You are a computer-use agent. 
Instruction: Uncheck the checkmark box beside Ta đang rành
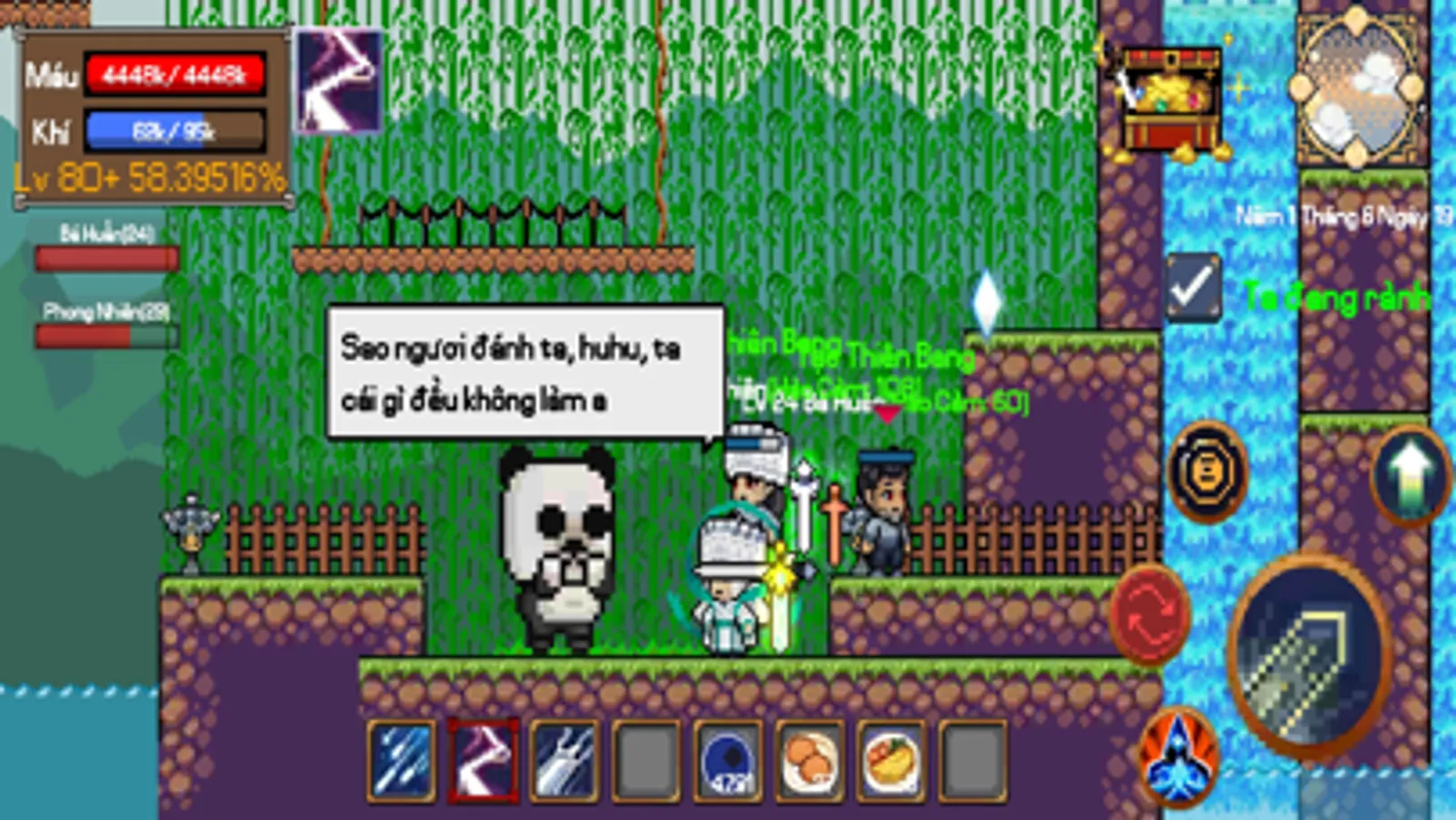1195,290
